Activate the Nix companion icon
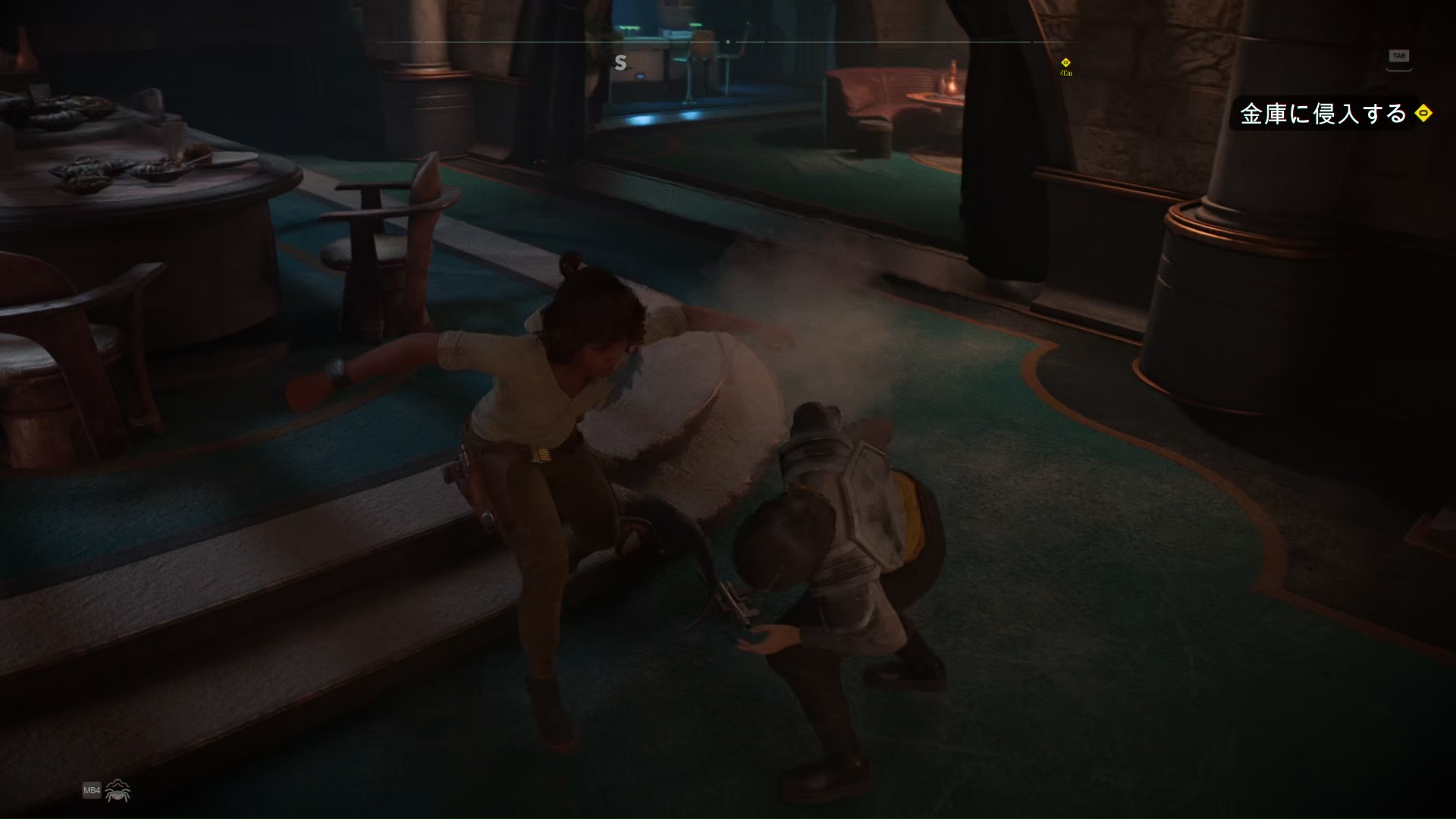The height and width of the screenshot is (819, 1456). click(118, 791)
